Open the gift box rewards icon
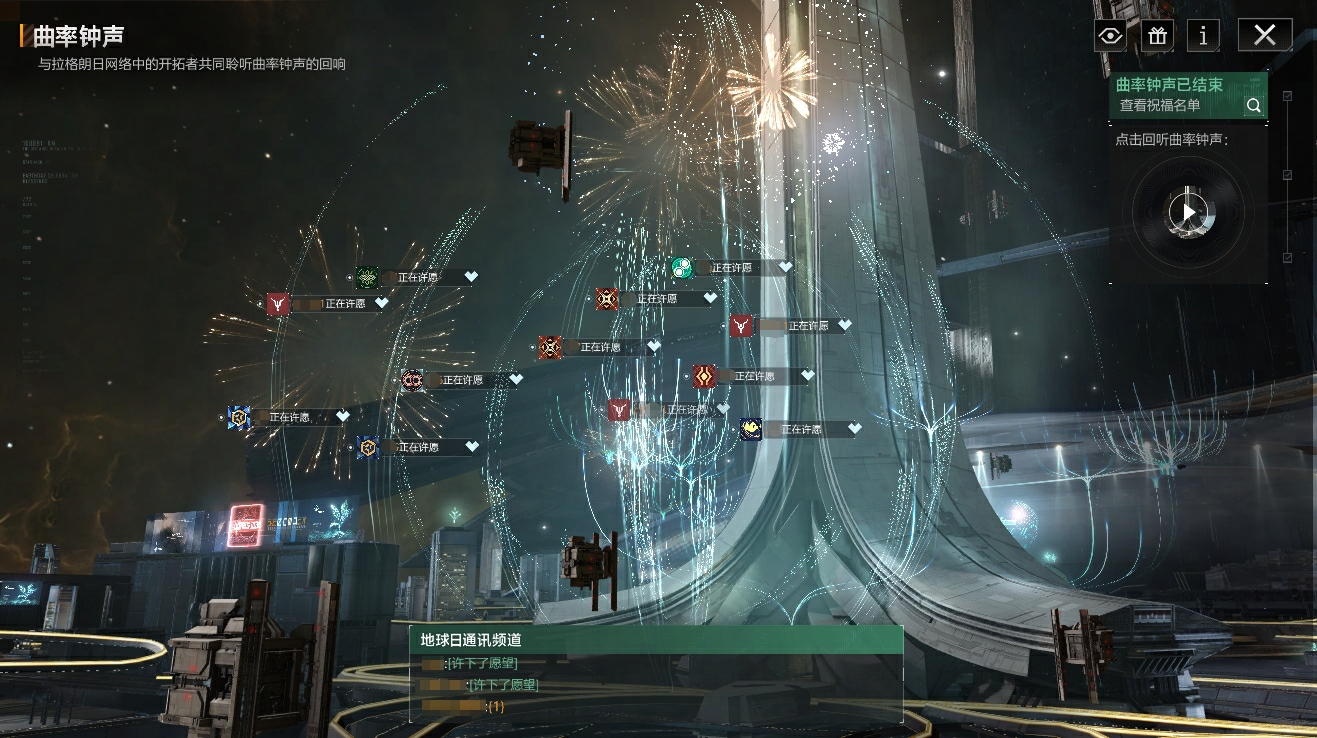The image size is (1317, 738). click(x=1157, y=36)
